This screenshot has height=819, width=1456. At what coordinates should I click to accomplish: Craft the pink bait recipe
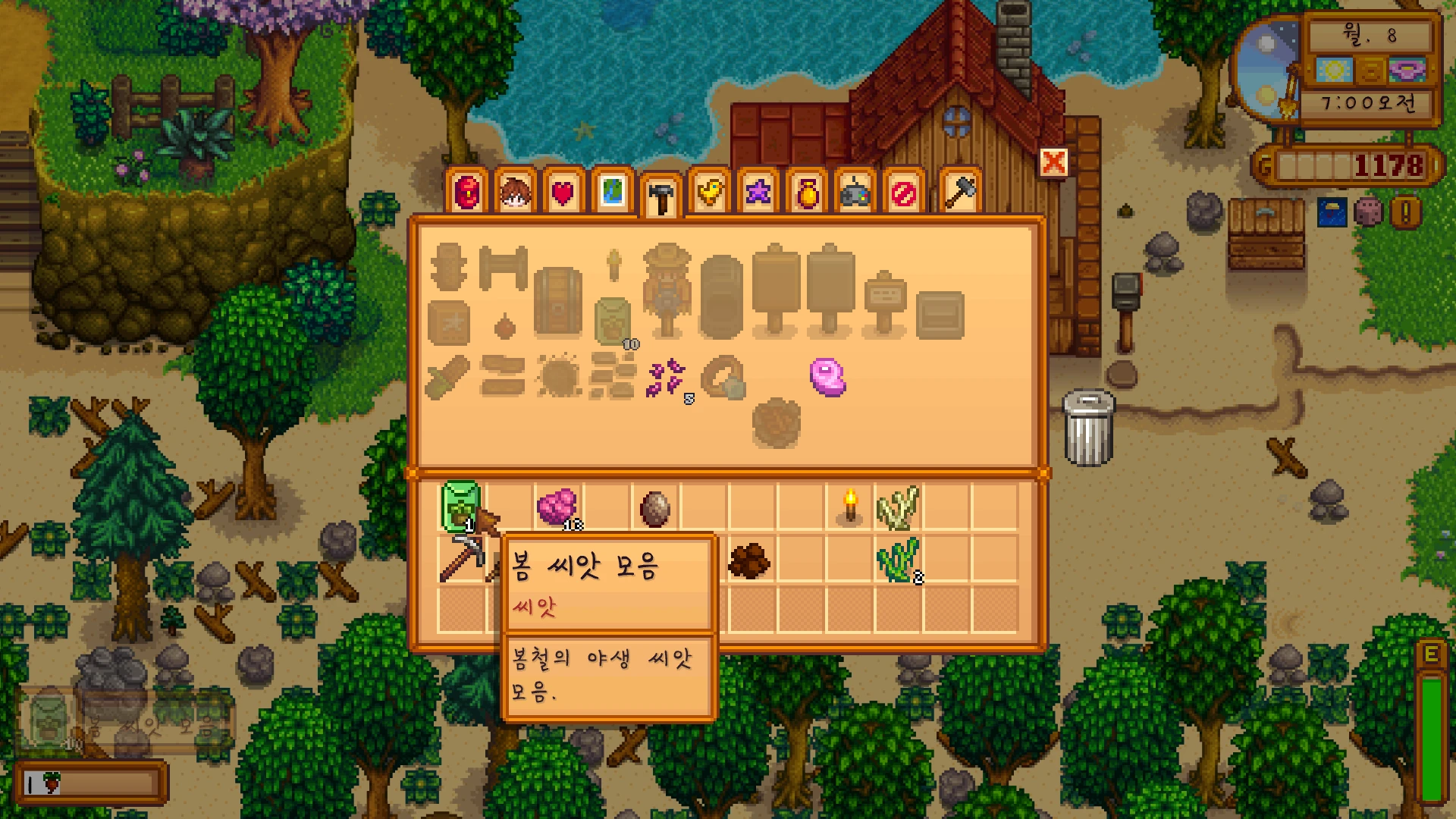point(827,377)
